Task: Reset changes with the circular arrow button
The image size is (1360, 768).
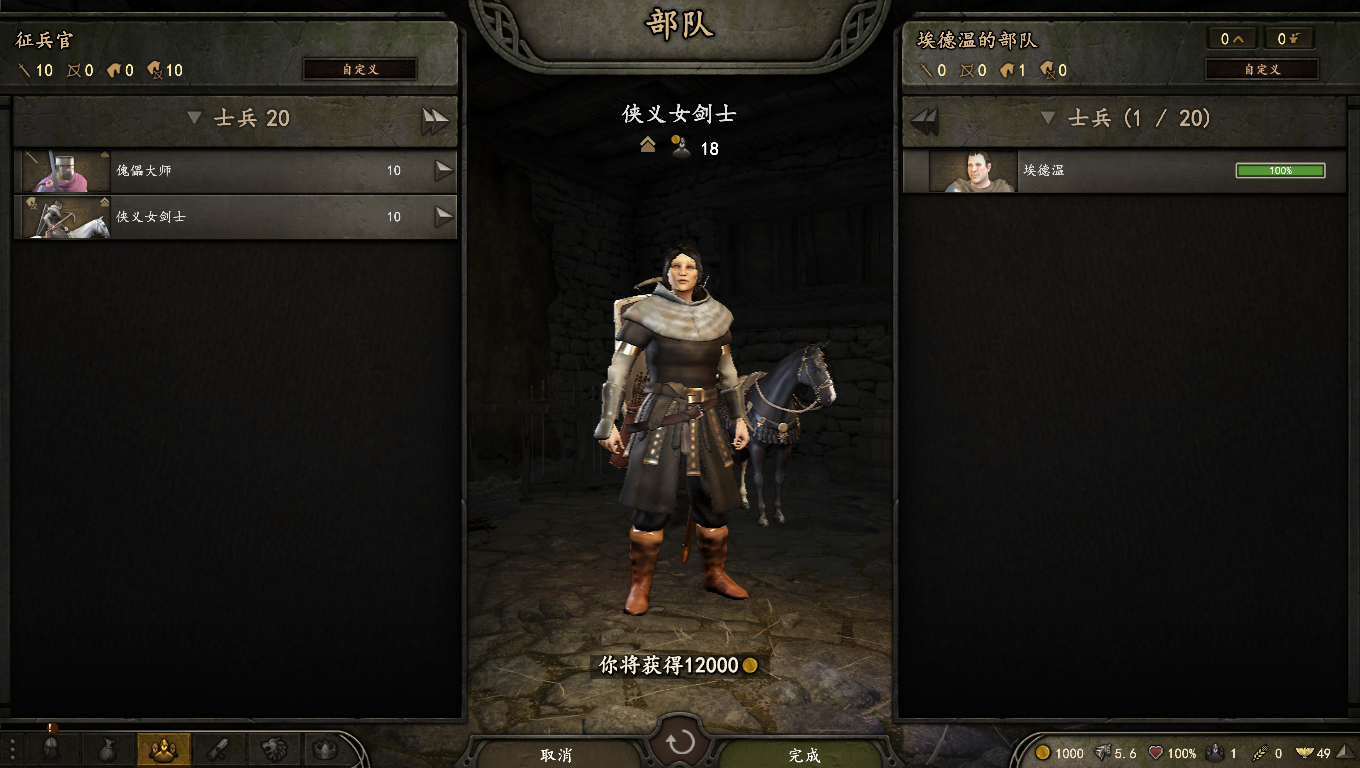Action: (x=680, y=743)
